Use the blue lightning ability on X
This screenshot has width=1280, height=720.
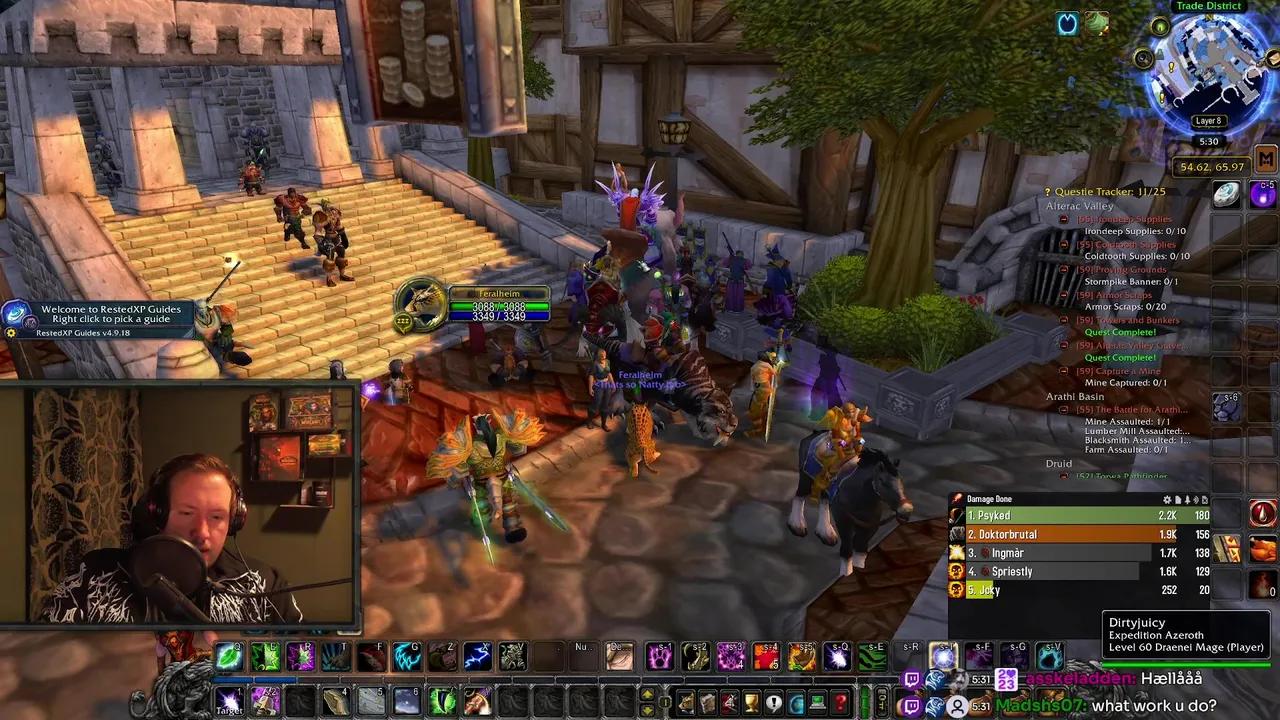point(477,656)
